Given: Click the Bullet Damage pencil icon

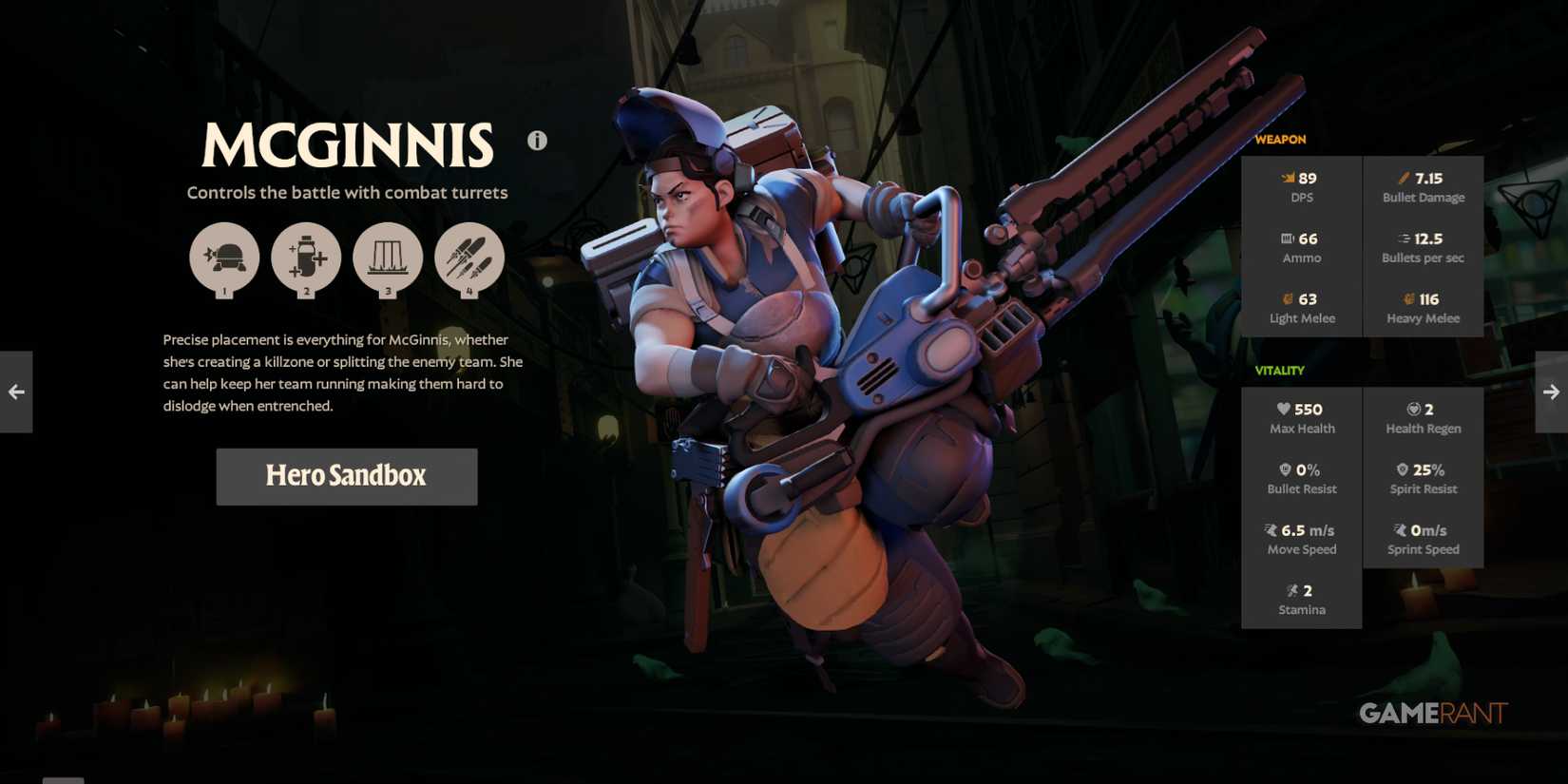Looking at the screenshot, I should pos(1405,177).
